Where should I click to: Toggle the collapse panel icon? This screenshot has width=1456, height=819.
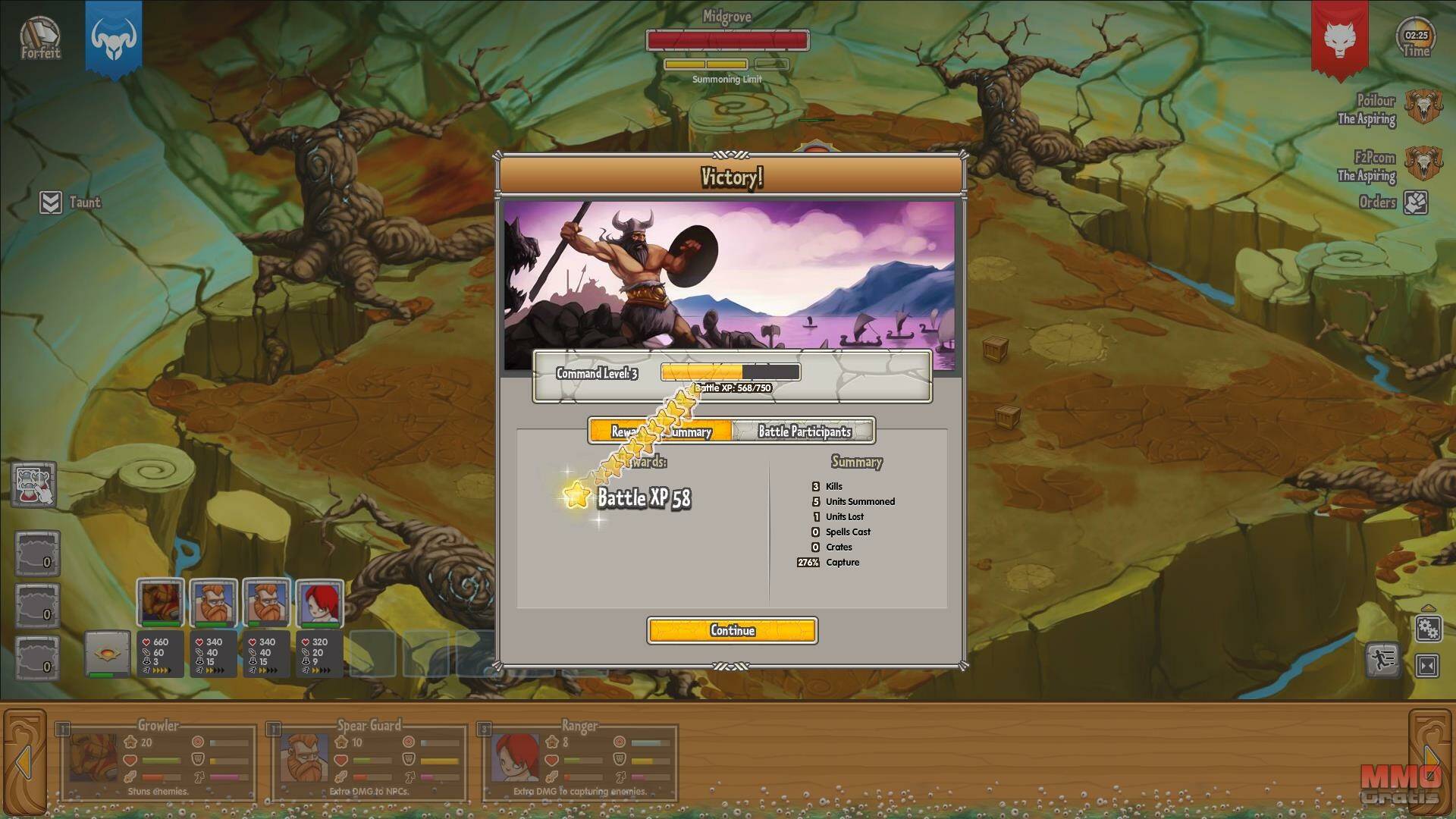(x=1427, y=666)
